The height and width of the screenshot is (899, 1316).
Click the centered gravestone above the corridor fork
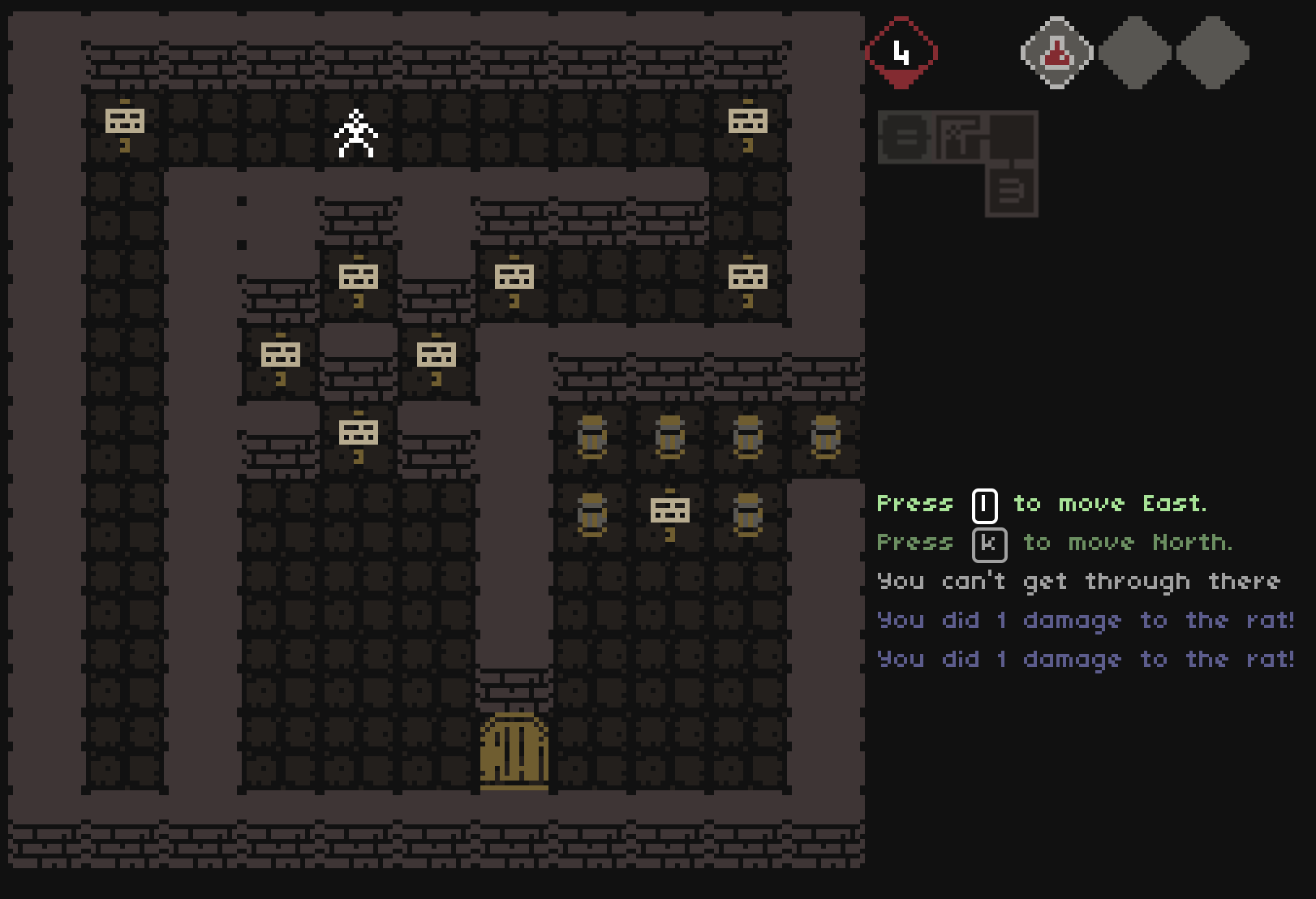click(x=514, y=277)
